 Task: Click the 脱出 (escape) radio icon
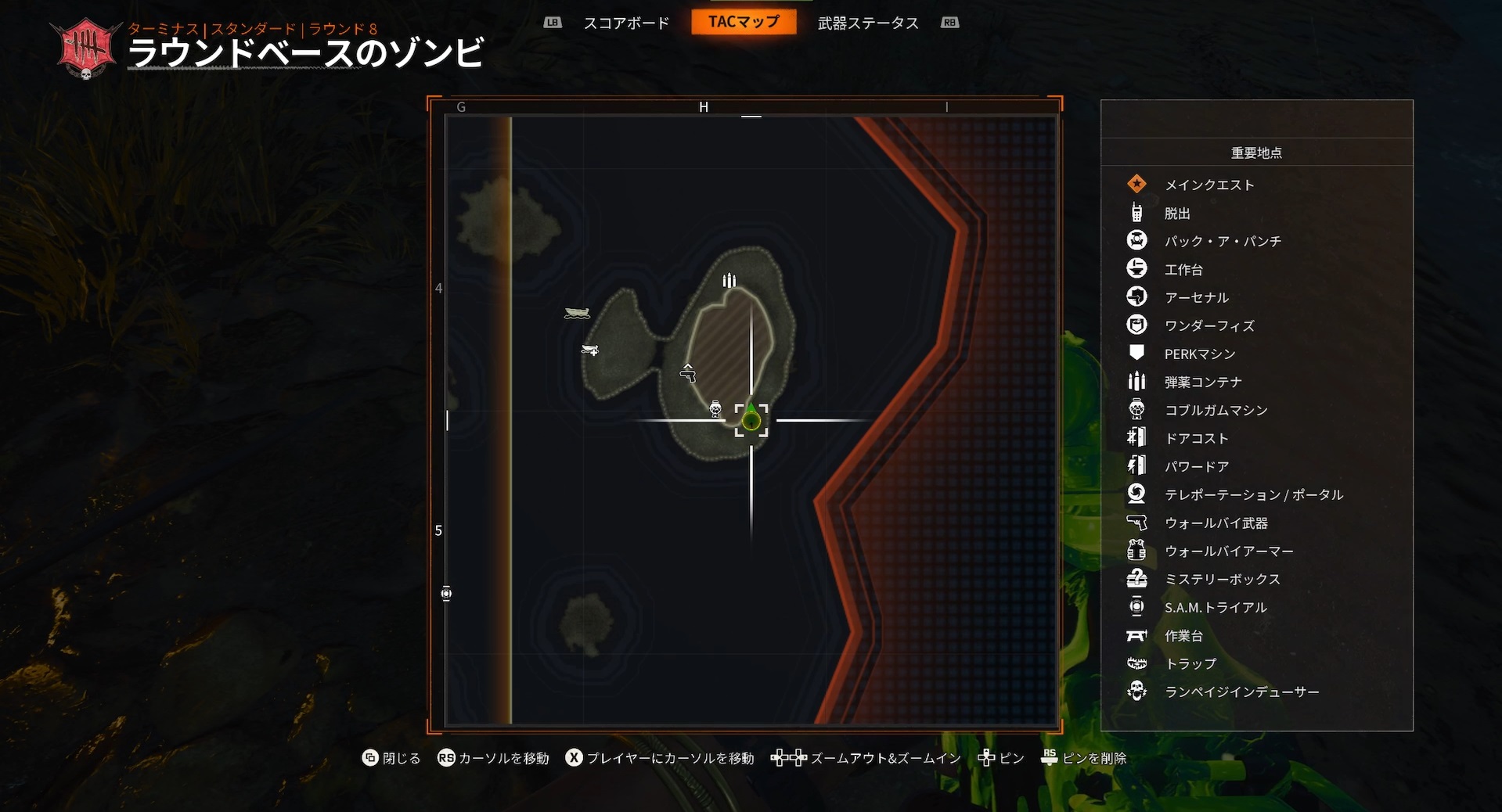click(x=1136, y=213)
